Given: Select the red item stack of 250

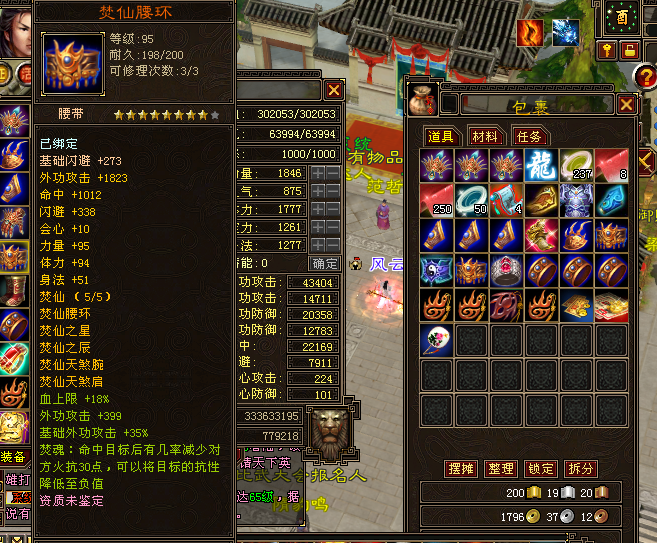Looking at the screenshot, I should 437,200.
